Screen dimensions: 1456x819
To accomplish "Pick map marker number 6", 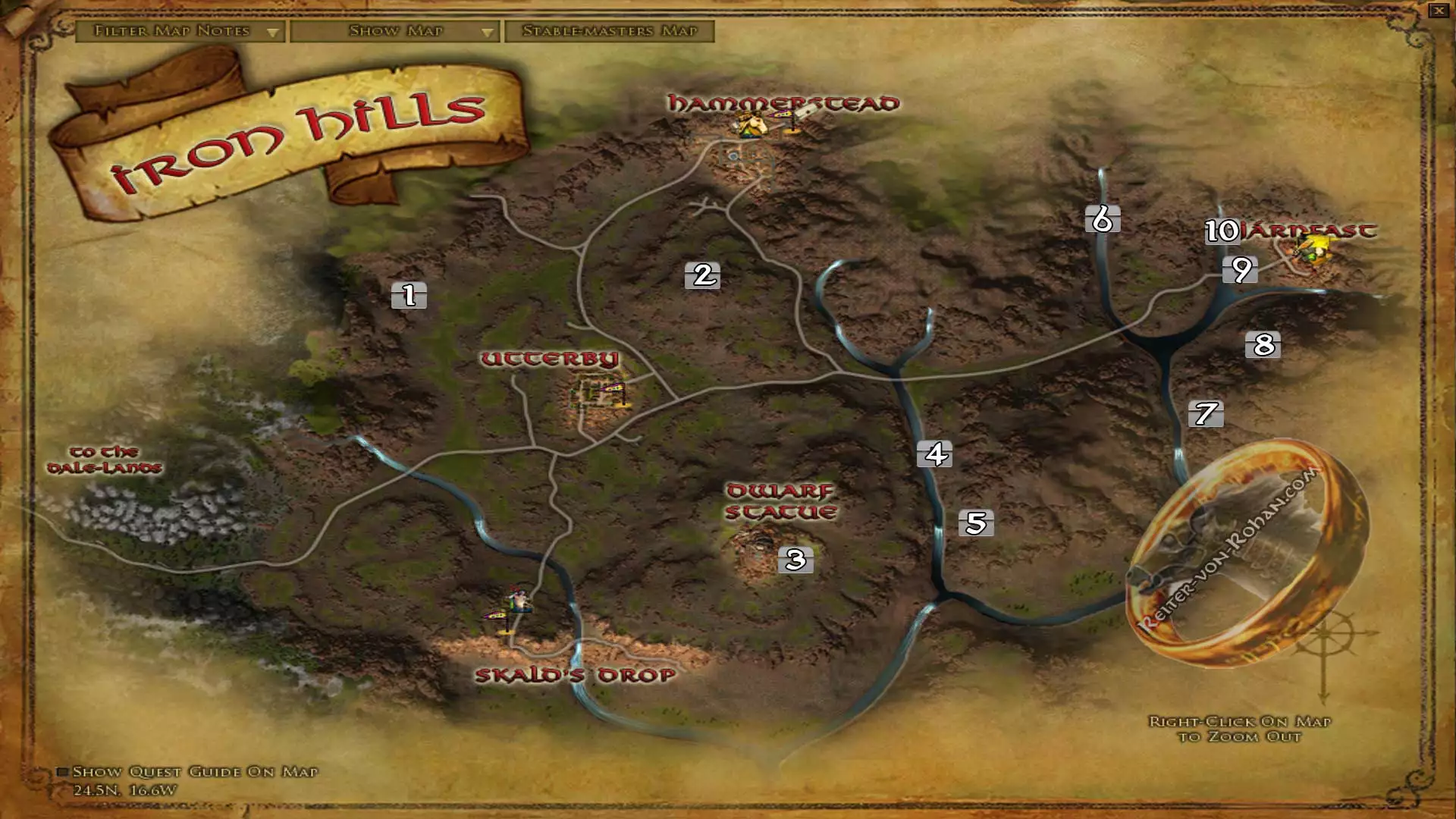I will click(1102, 219).
